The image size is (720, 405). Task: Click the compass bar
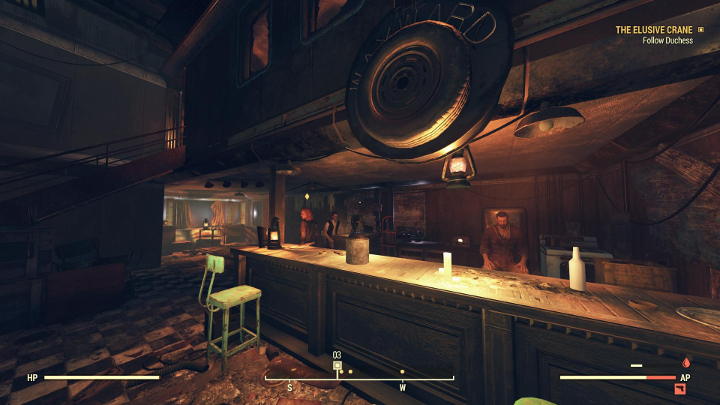358,378
